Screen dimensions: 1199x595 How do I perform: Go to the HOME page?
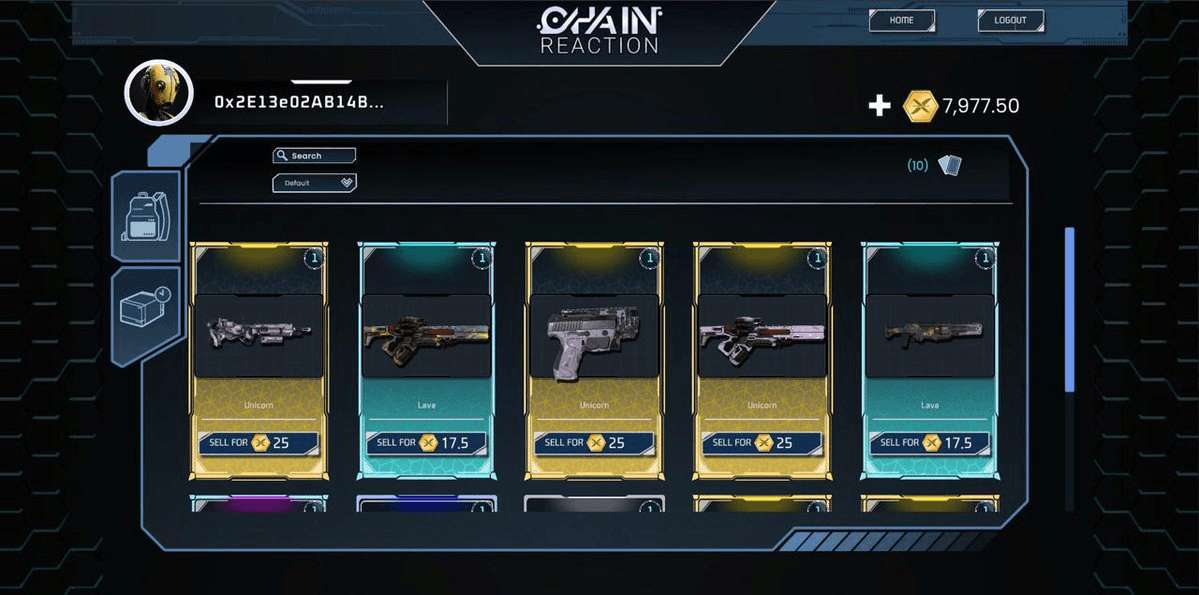(x=901, y=20)
